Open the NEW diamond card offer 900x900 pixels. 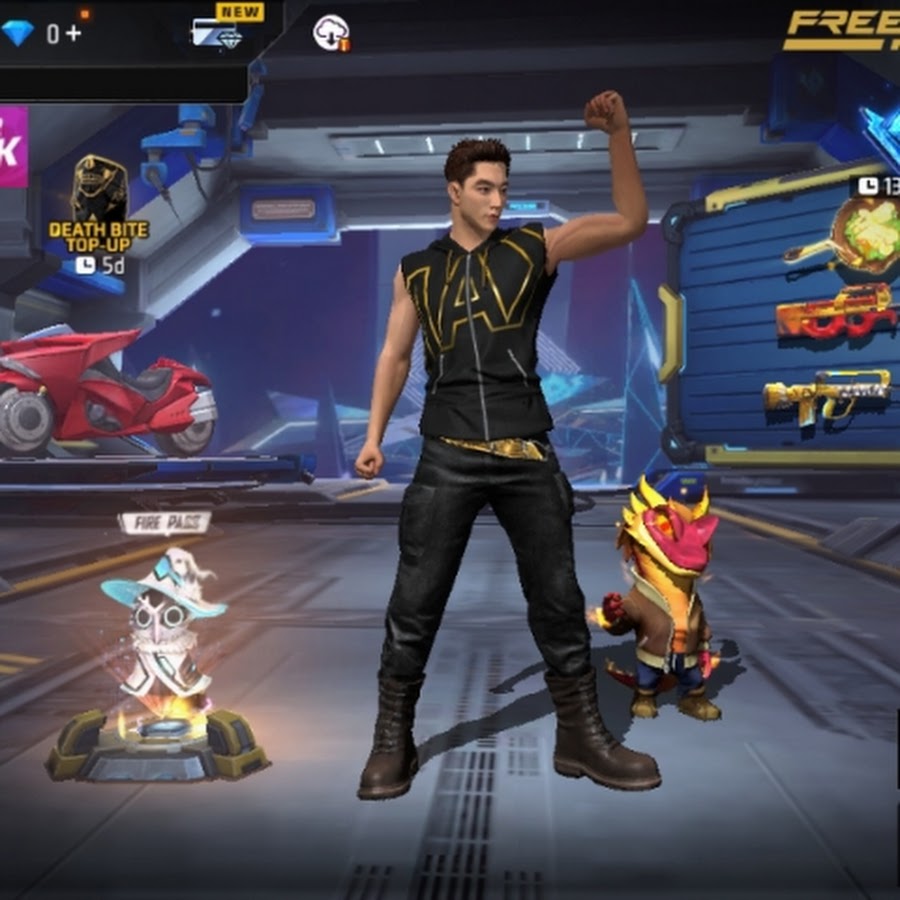pos(219,34)
